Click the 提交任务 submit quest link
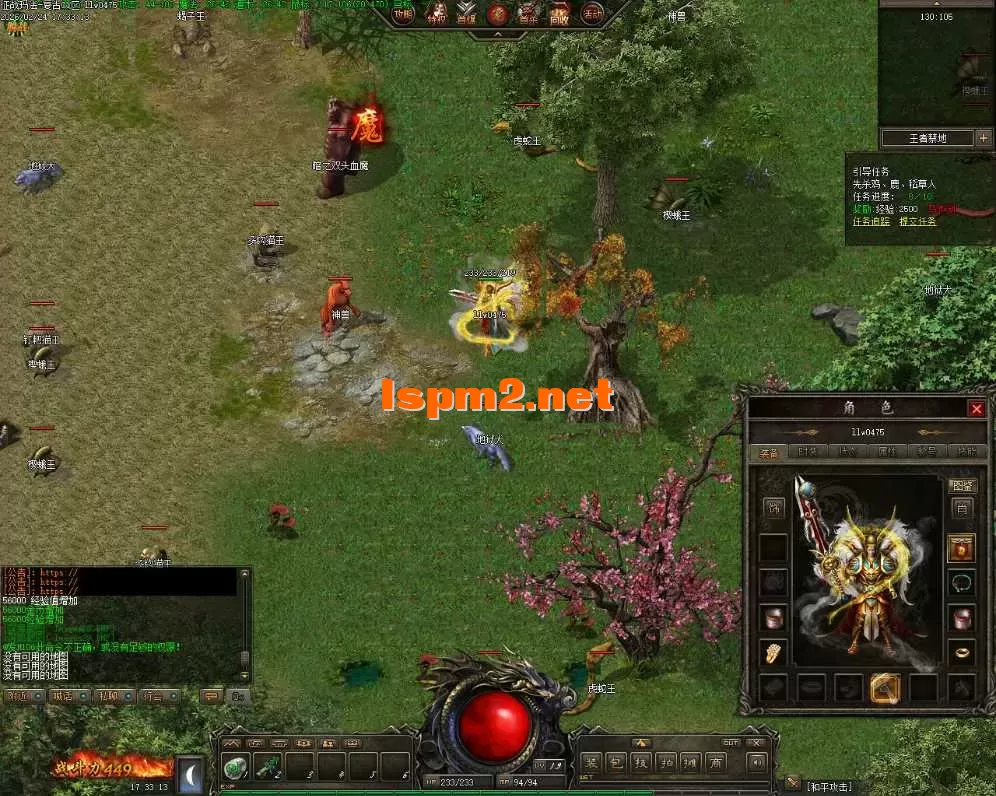This screenshot has height=796, width=996. click(x=917, y=221)
